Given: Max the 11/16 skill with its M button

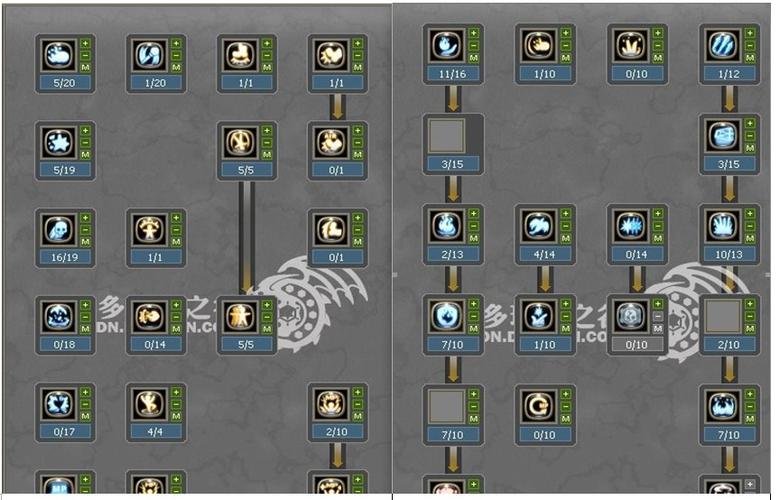Looking at the screenshot, I should (473, 58).
